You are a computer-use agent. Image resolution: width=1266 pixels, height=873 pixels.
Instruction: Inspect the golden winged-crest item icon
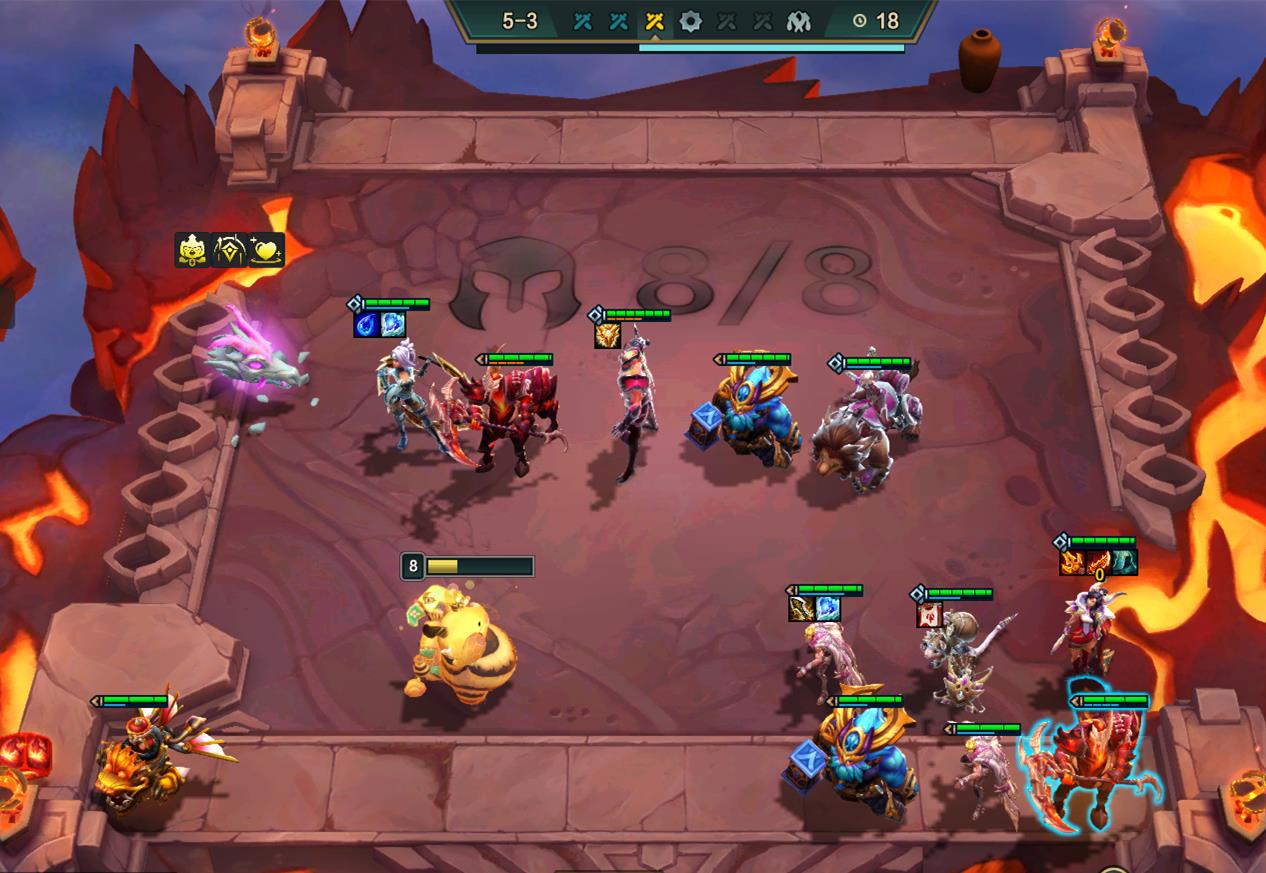click(607, 336)
